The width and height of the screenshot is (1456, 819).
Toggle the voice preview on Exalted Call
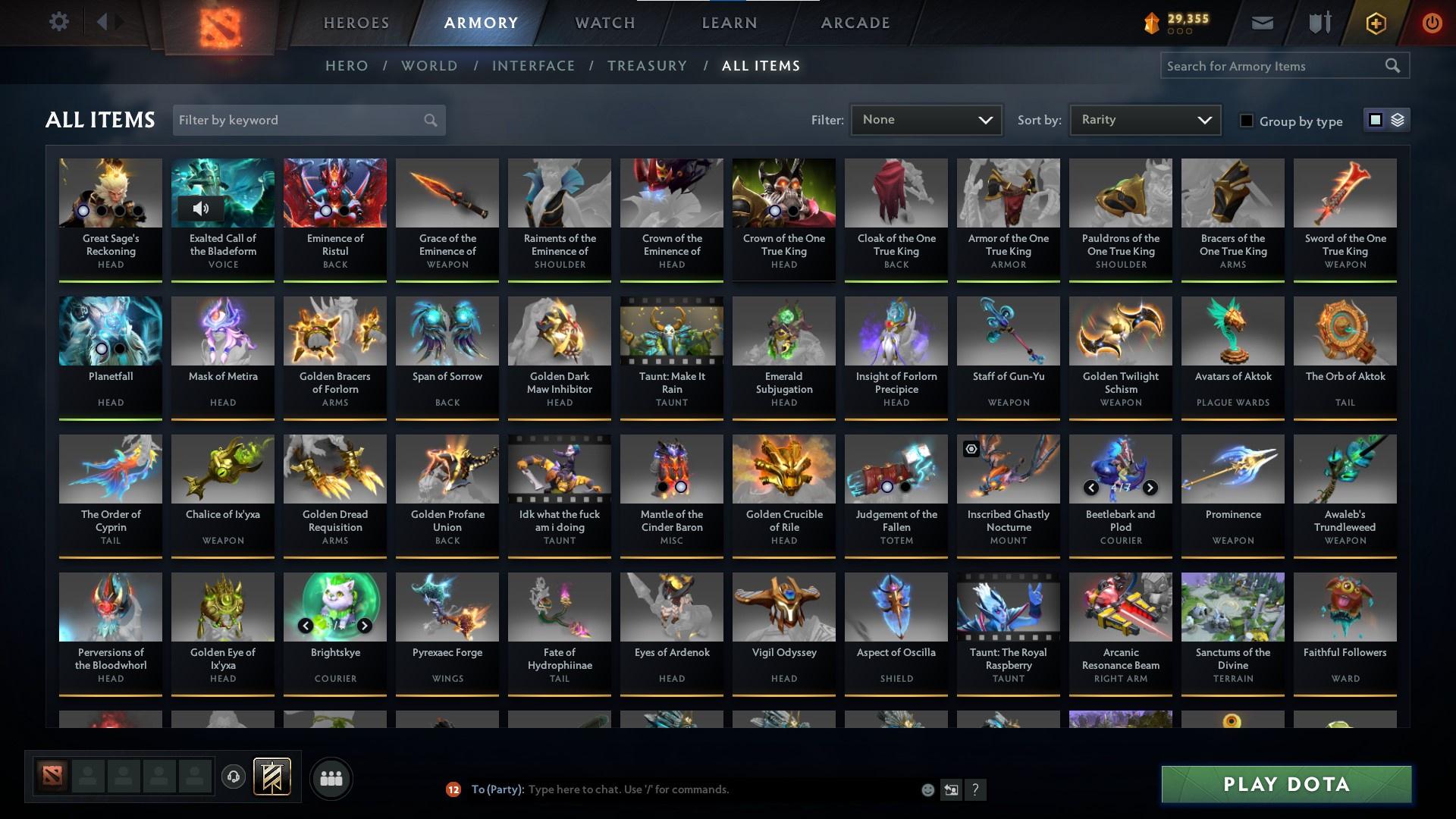pos(202,208)
